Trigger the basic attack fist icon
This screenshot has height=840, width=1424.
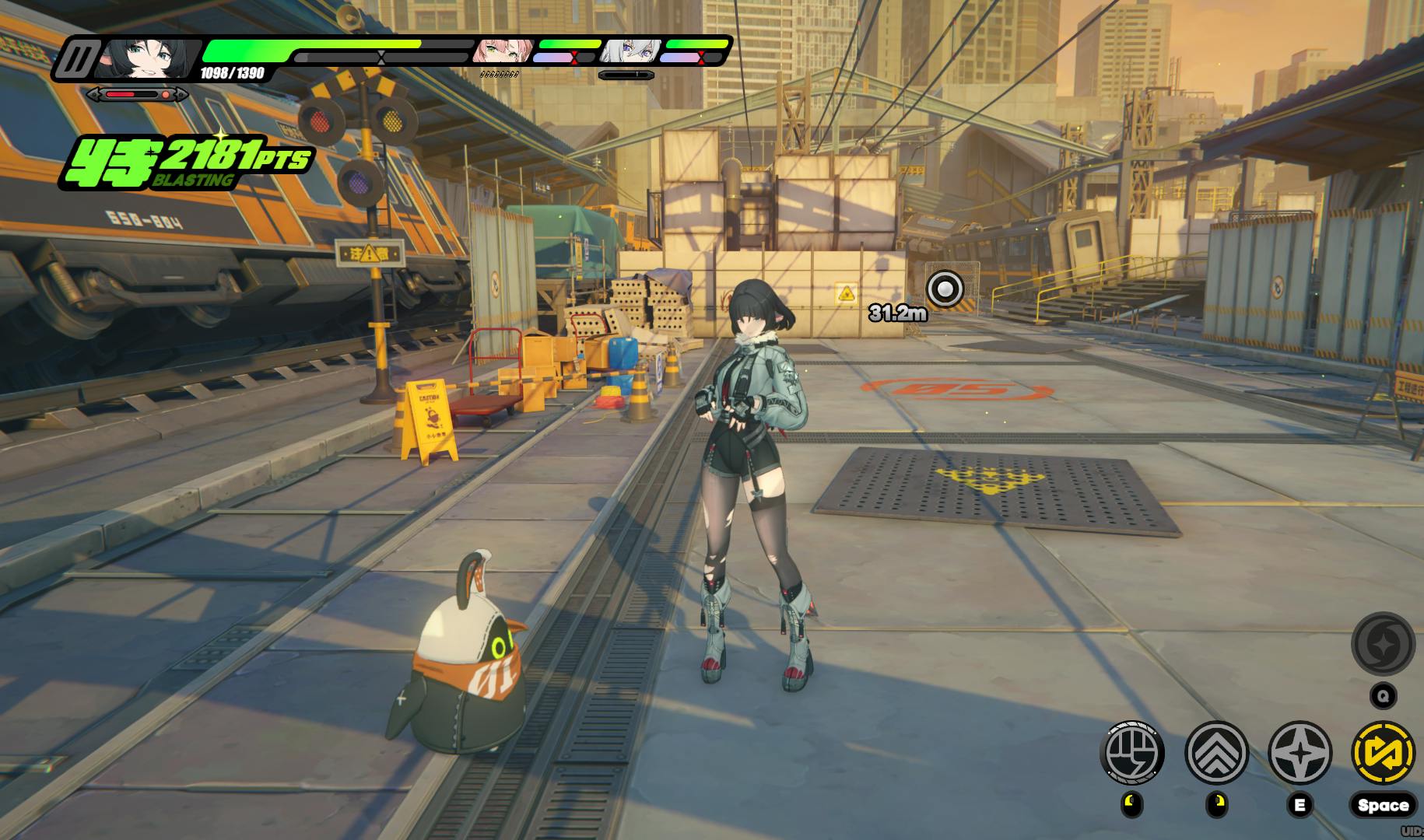tap(1132, 753)
